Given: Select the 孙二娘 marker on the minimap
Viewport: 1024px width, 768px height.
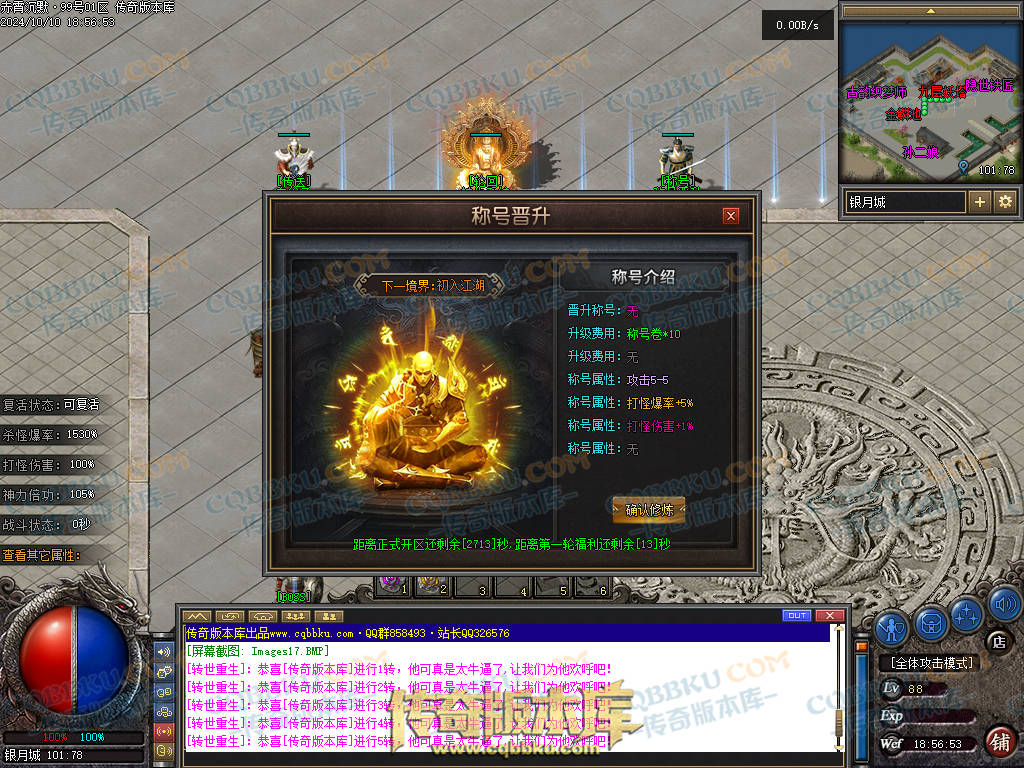Looking at the screenshot, I should (920, 152).
